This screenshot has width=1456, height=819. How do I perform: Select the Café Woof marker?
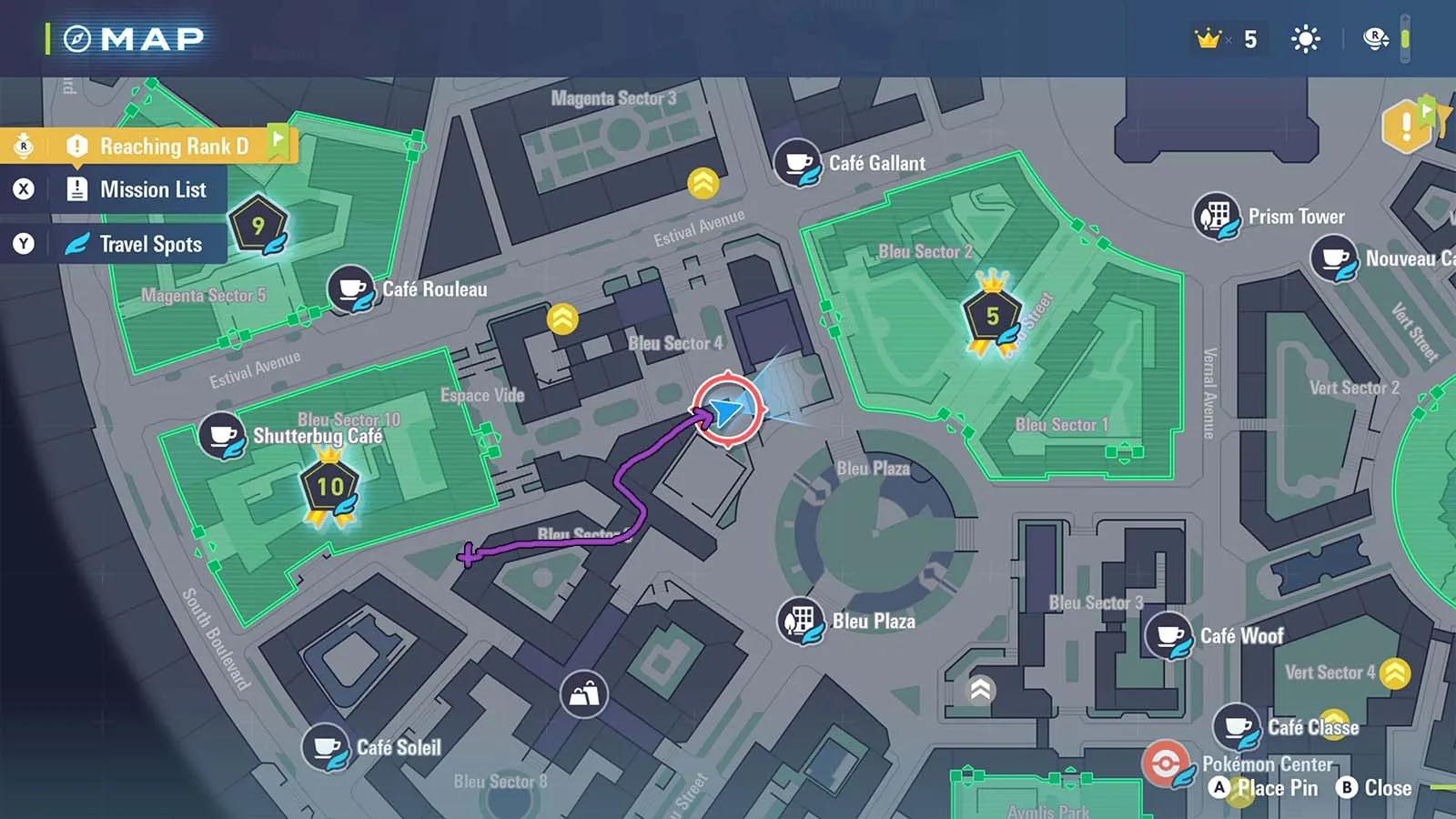click(1168, 635)
